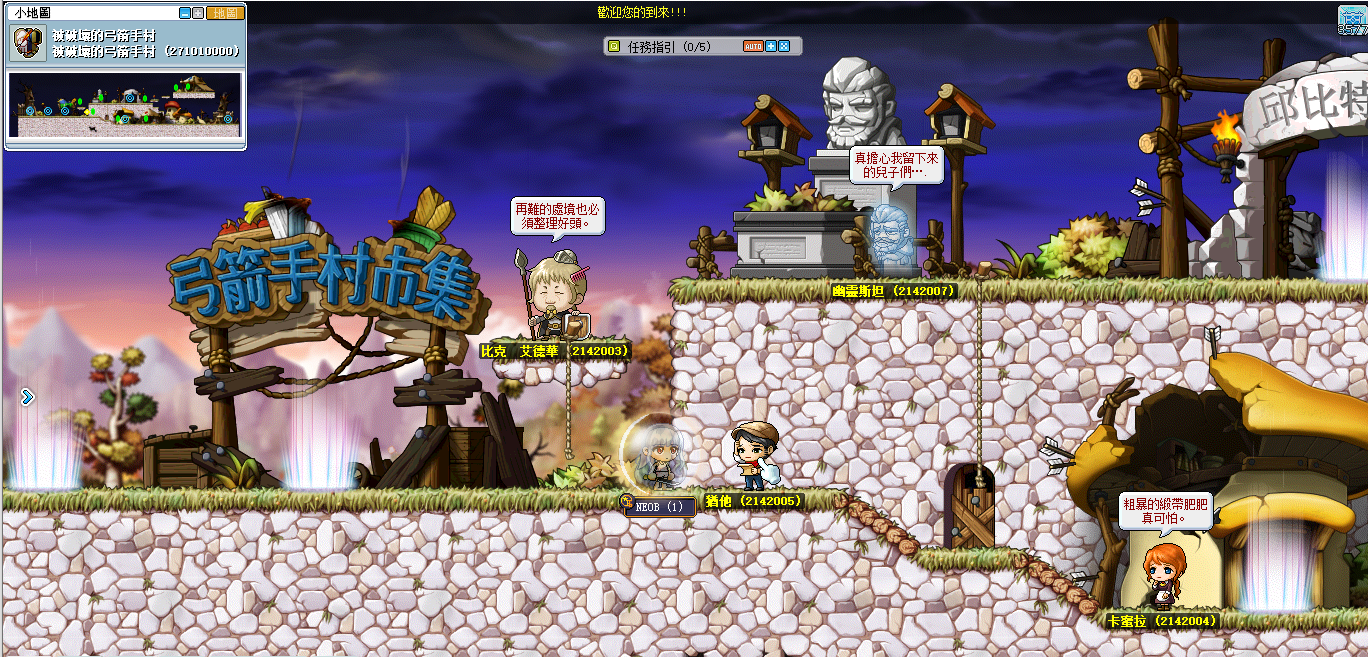The width and height of the screenshot is (1368, 657).
Task: Click the blue grid button on quest guide
Action: [x=784, y=46]
